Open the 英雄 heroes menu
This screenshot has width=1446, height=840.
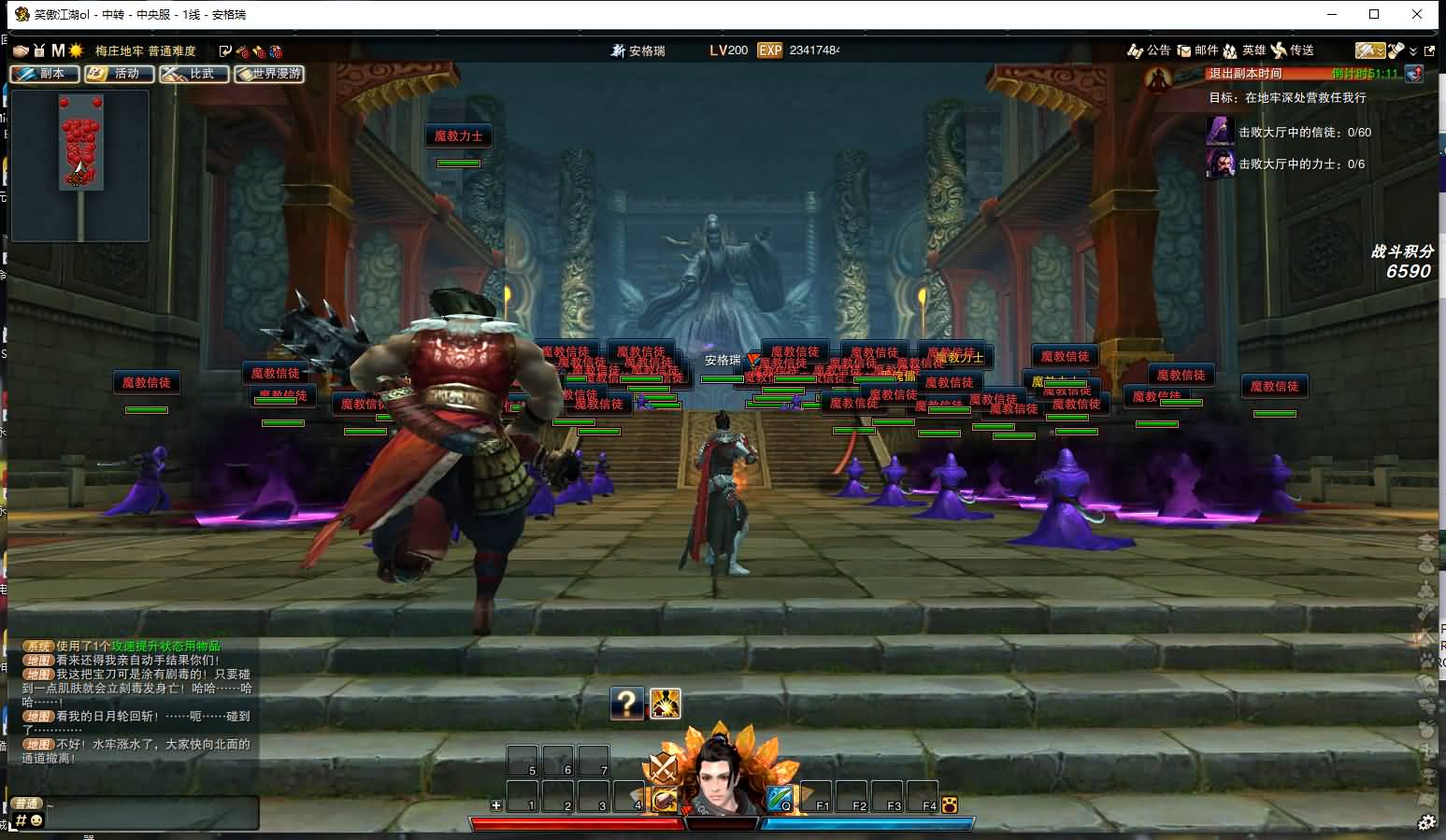(1244, 50)
